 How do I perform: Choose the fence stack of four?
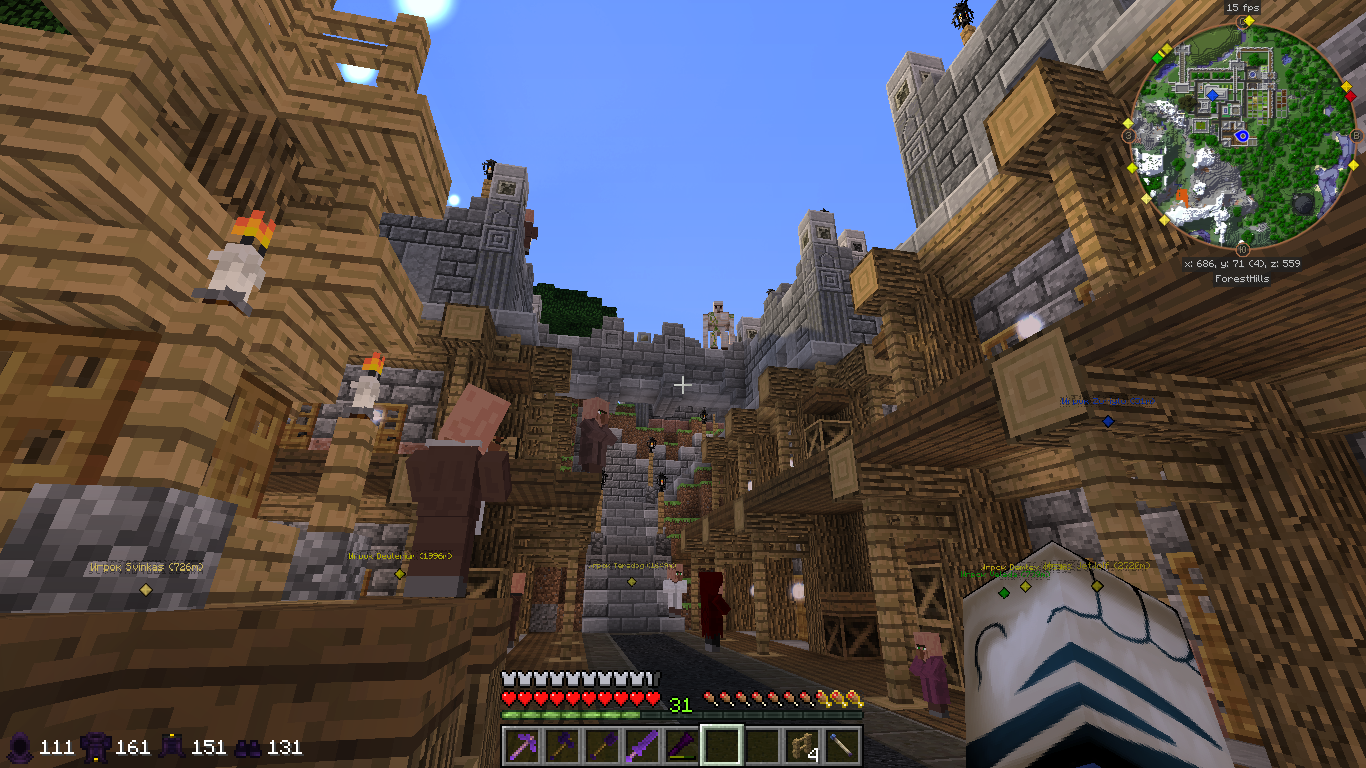[x=802, y=745]
